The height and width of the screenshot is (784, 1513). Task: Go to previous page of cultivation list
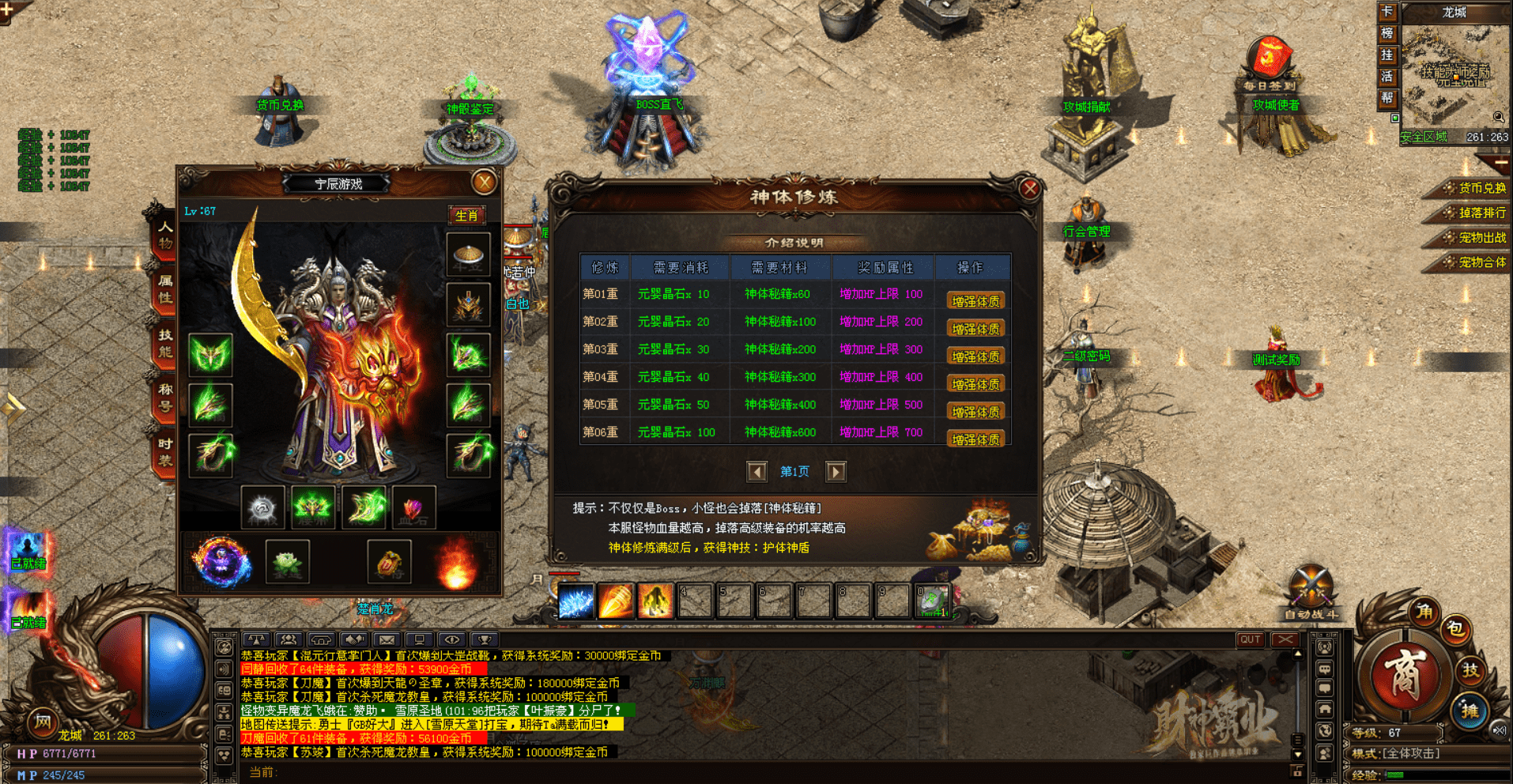tap(756, 472)
